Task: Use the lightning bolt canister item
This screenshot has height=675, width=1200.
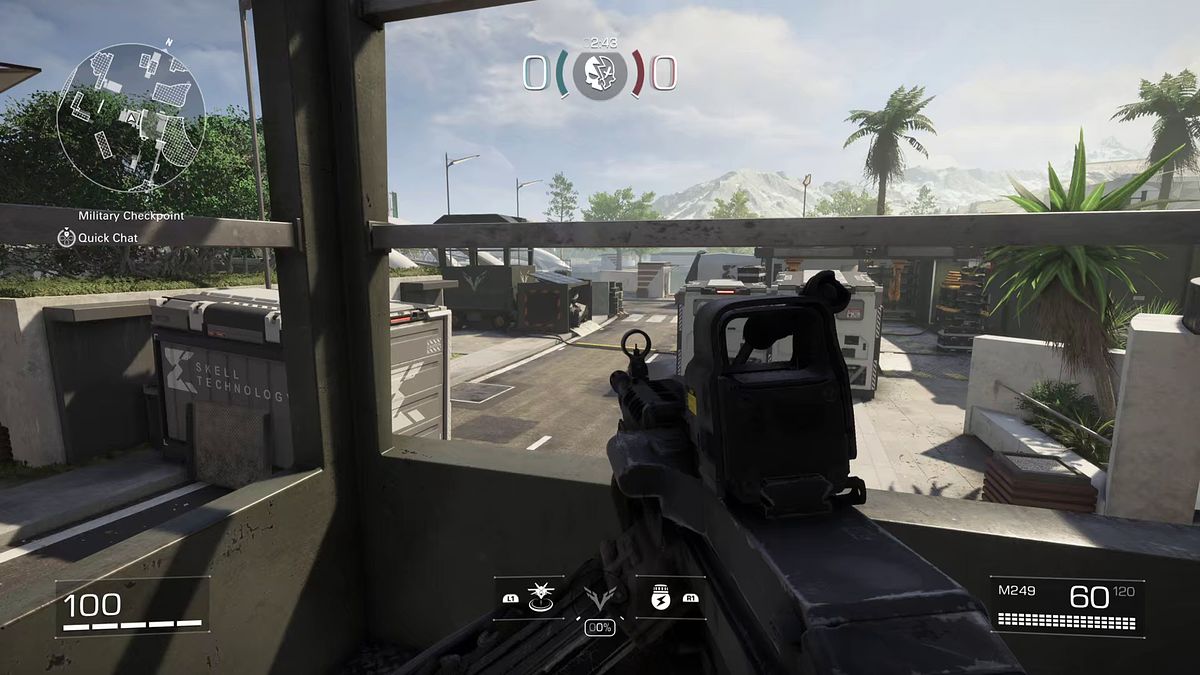Action: pos(658,597)
